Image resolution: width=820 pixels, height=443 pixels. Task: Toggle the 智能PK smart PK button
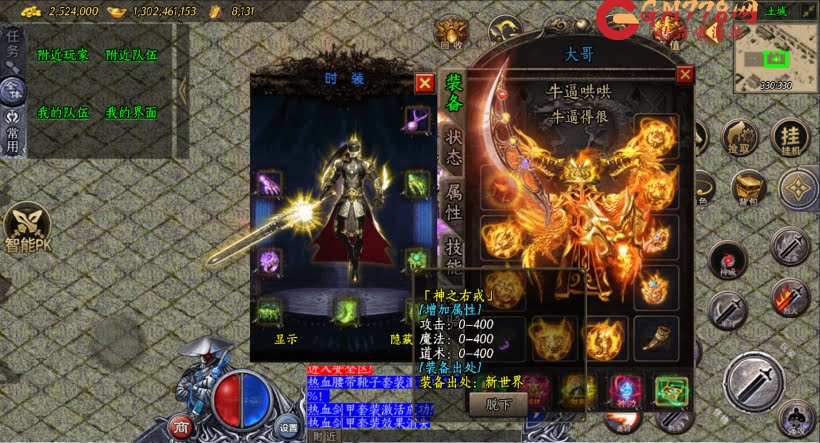pos(25,228)
